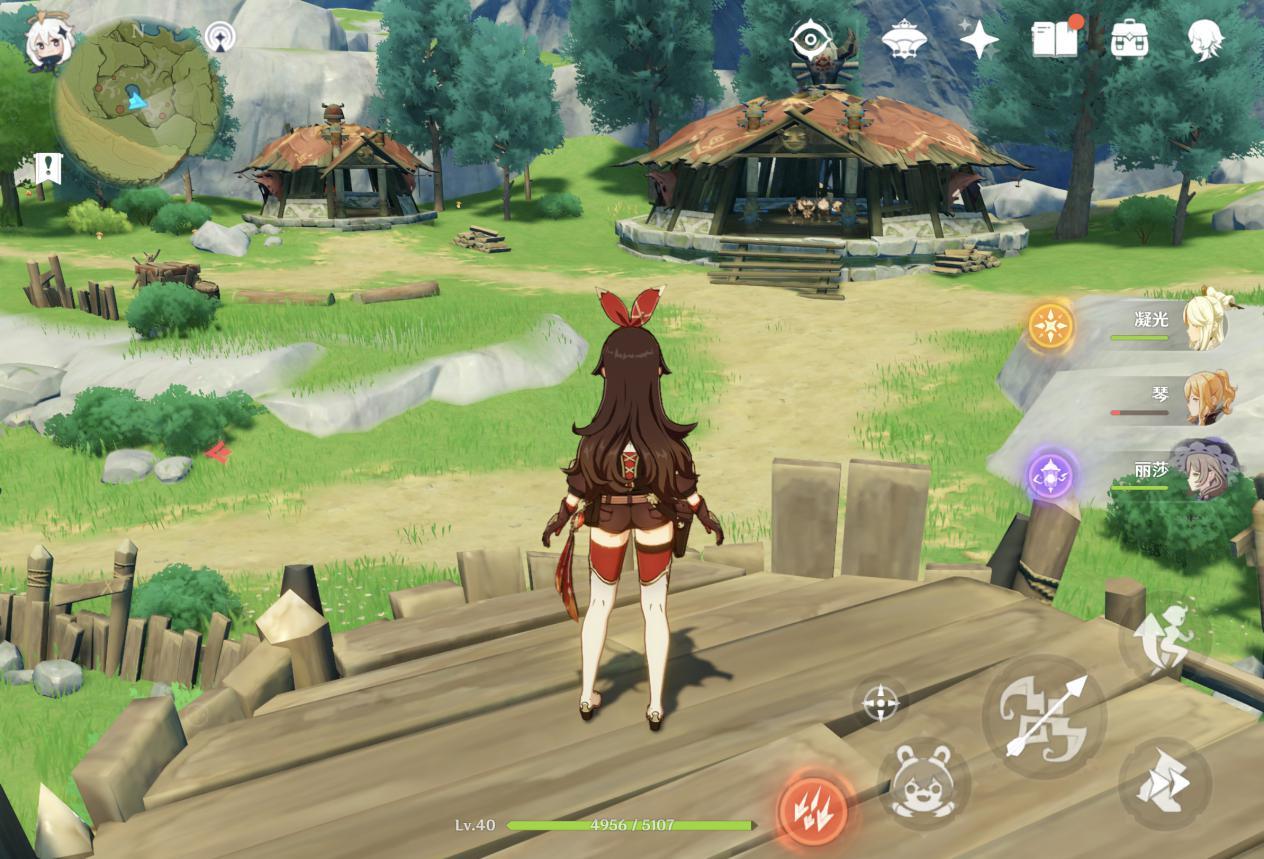Unleash the red arrow-rain burst button

814,808
